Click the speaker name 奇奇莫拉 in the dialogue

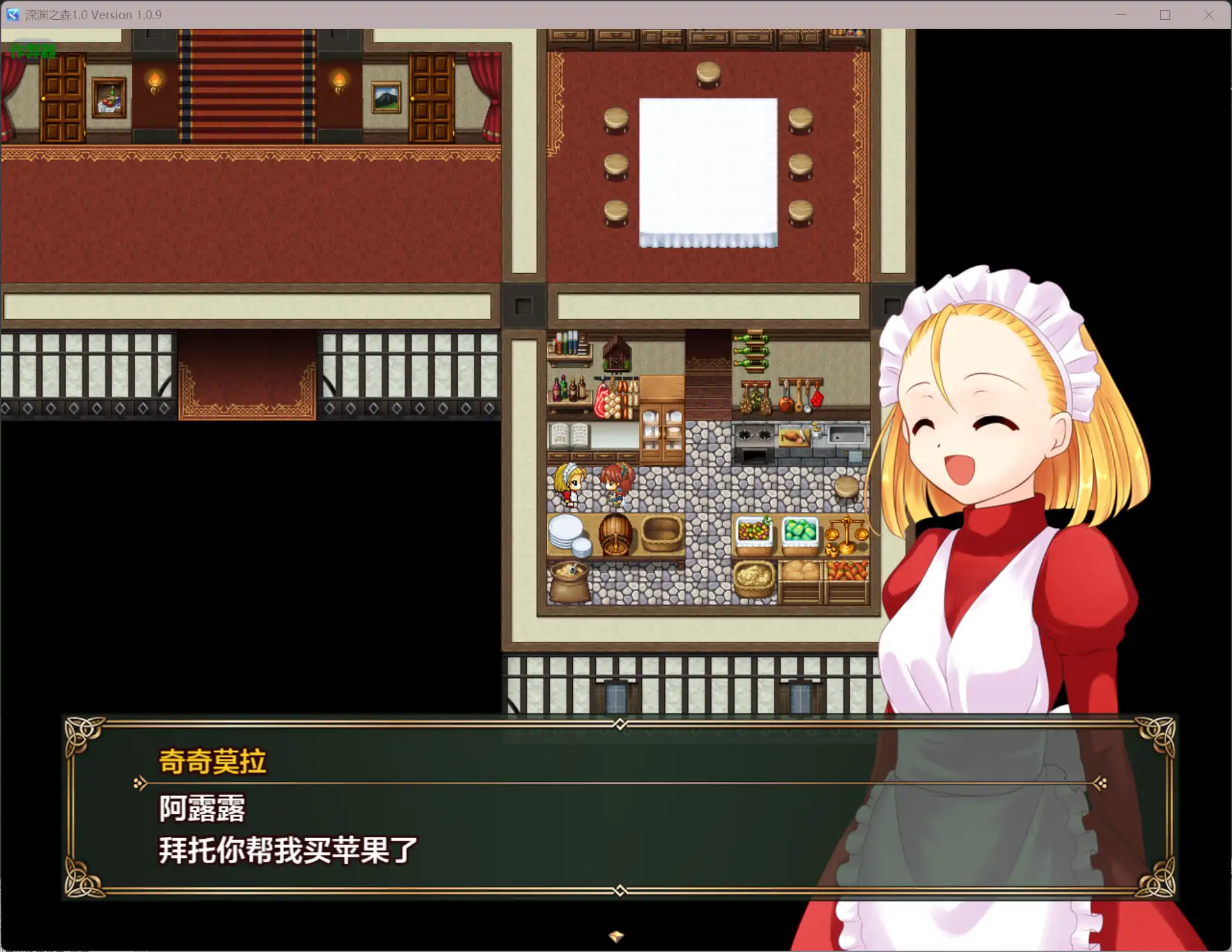tap(212, 761)
